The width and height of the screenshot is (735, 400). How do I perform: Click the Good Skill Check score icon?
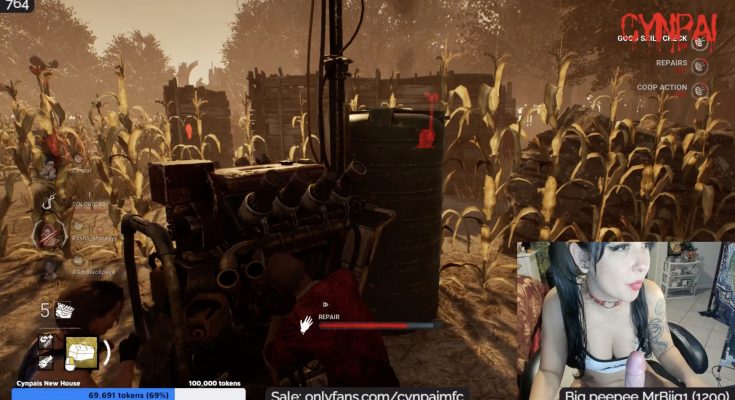point(701,43)
